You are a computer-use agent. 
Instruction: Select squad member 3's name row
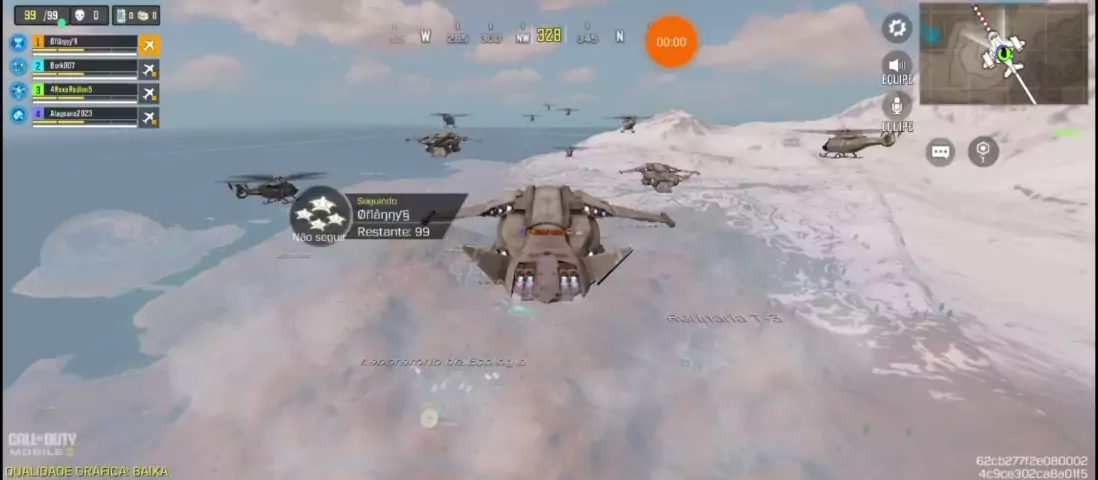tap(84, 91)
